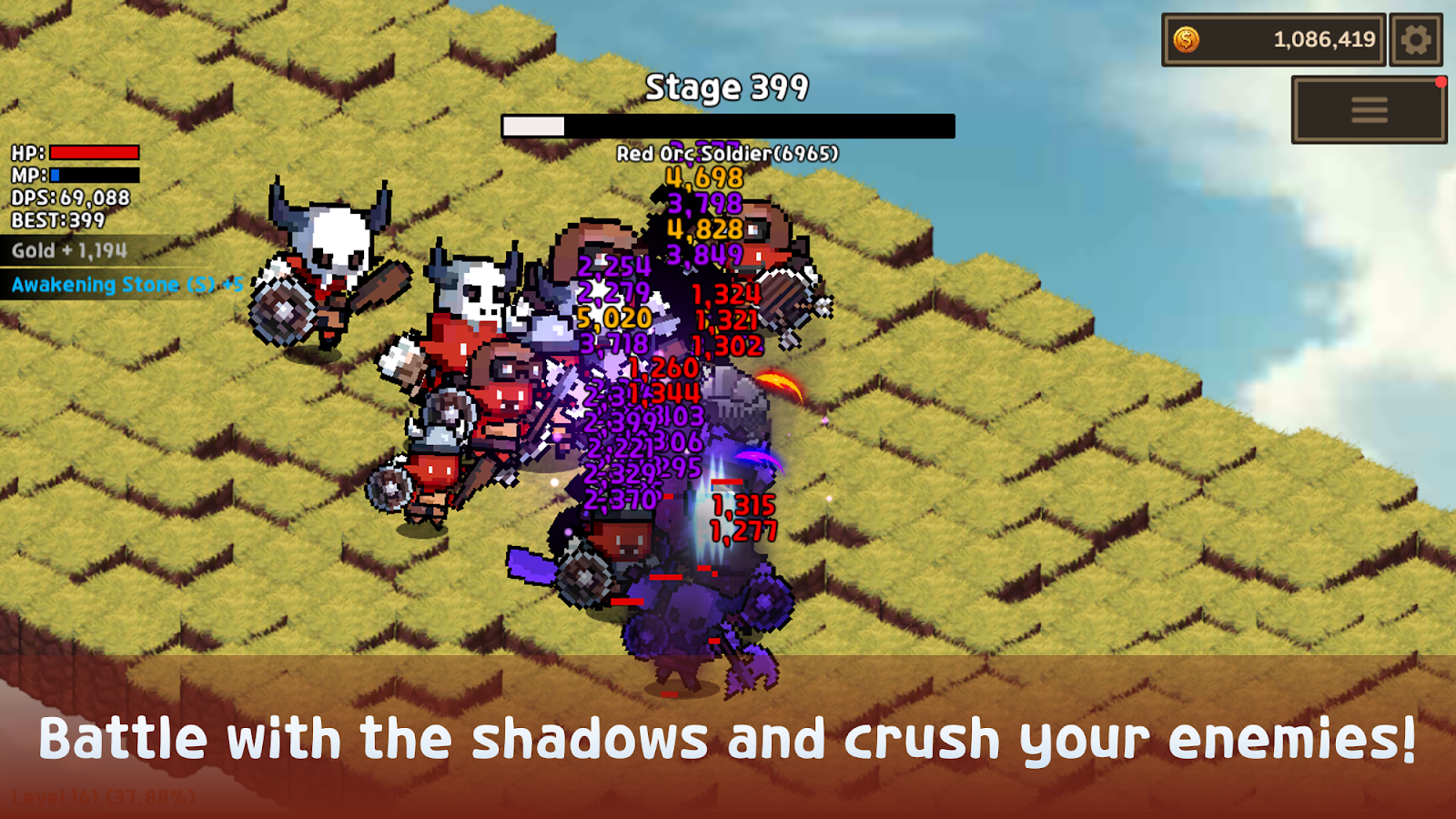Open settings with the gear icon
Screen dimensions: 1456x819
(x=1415, y=40)
